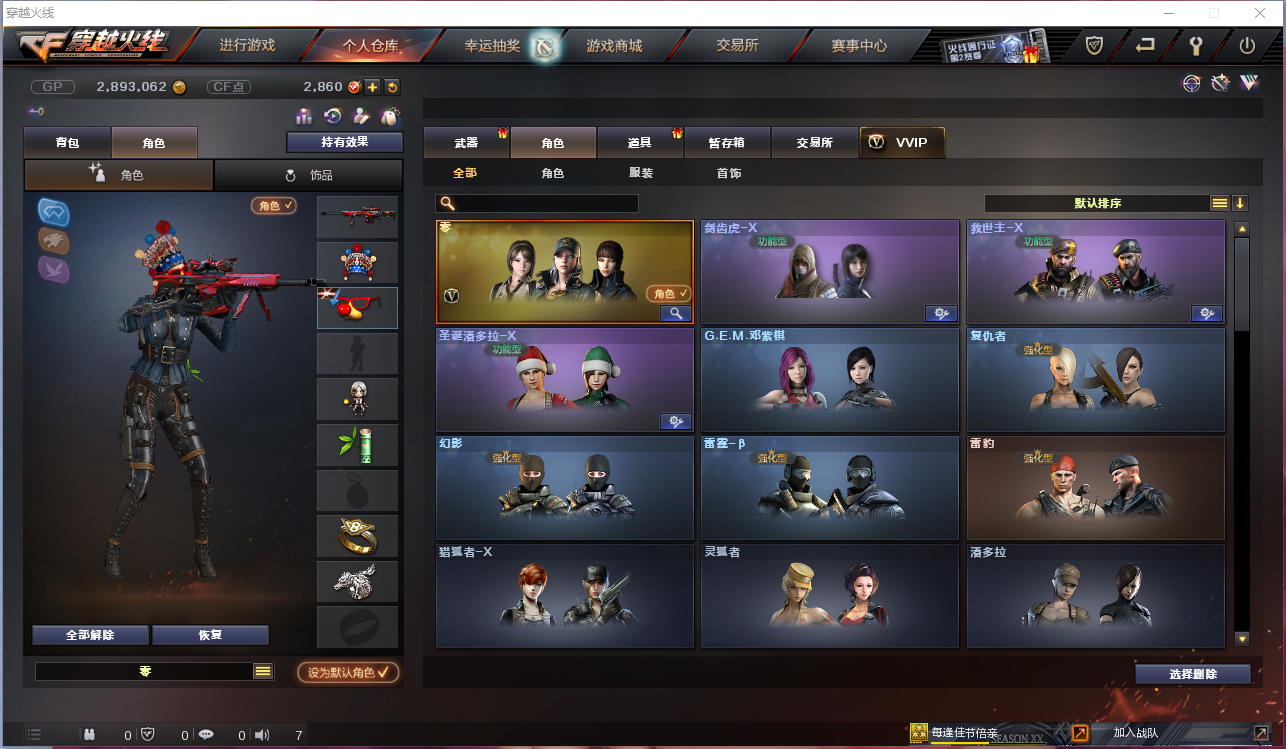Viewport: 1286px width, 749px height.
Task: Click the 全部解除 button
Action: pos(91,635)
